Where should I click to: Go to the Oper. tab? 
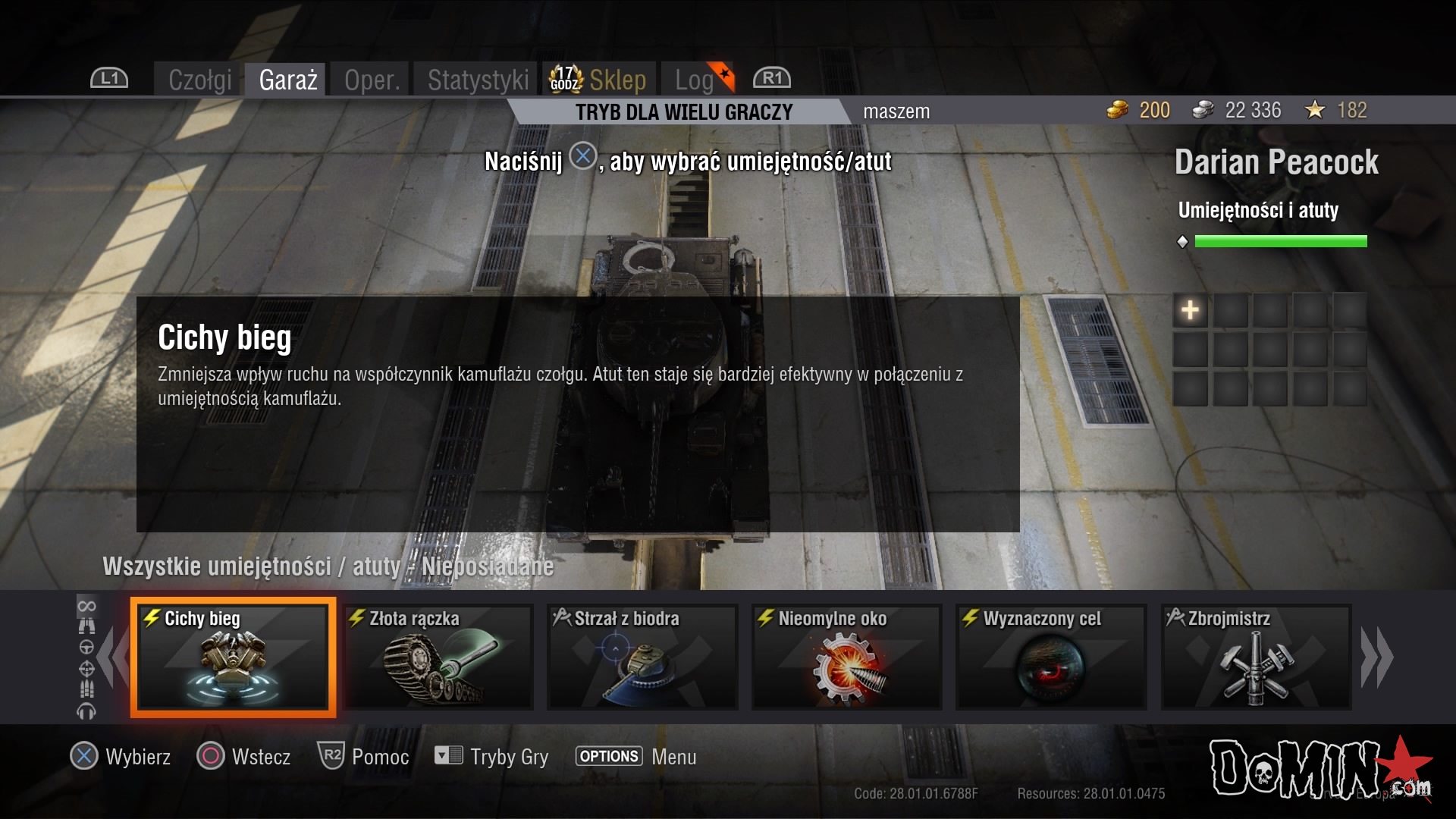coord(372,80)
